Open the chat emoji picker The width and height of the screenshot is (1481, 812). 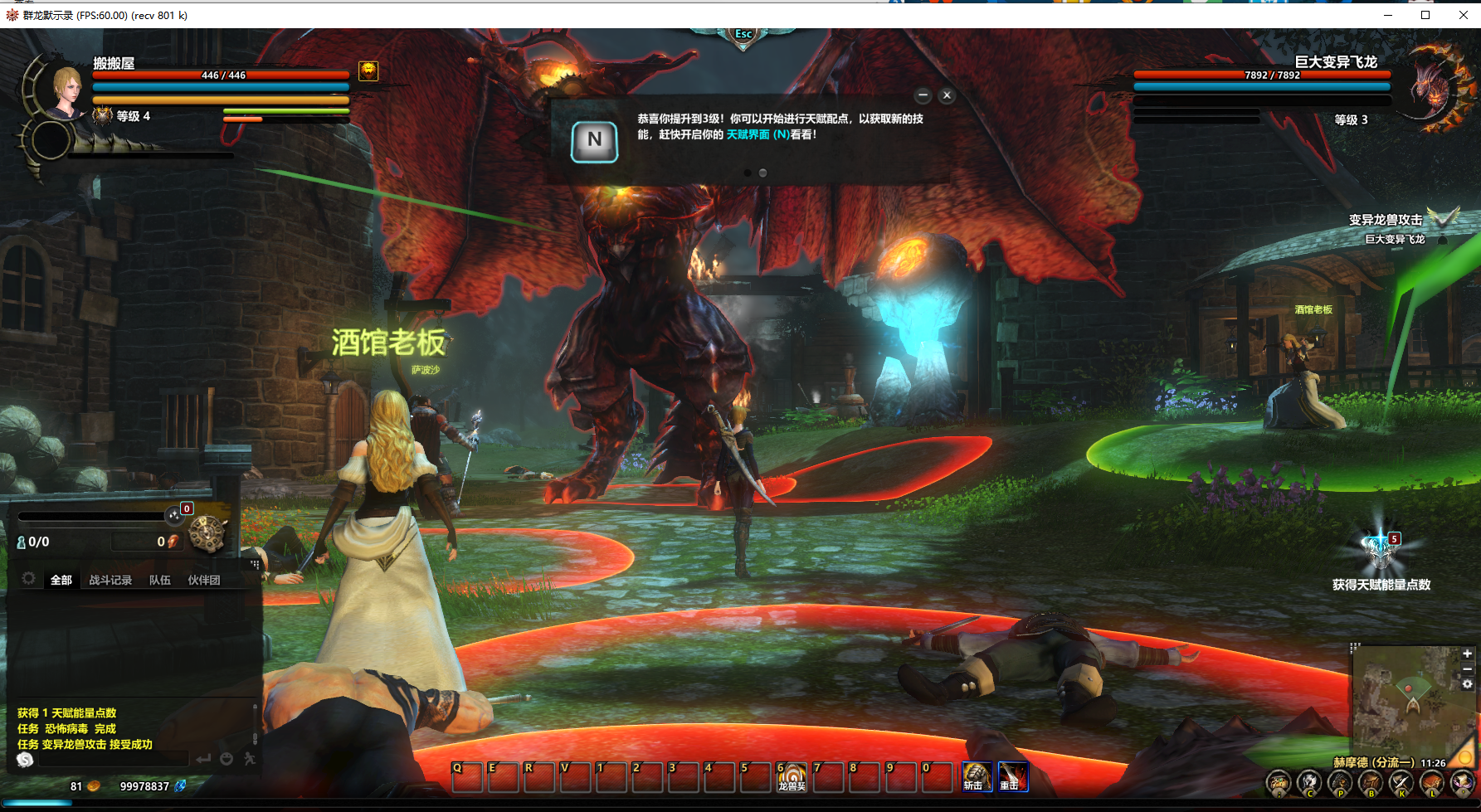(227, 759)
